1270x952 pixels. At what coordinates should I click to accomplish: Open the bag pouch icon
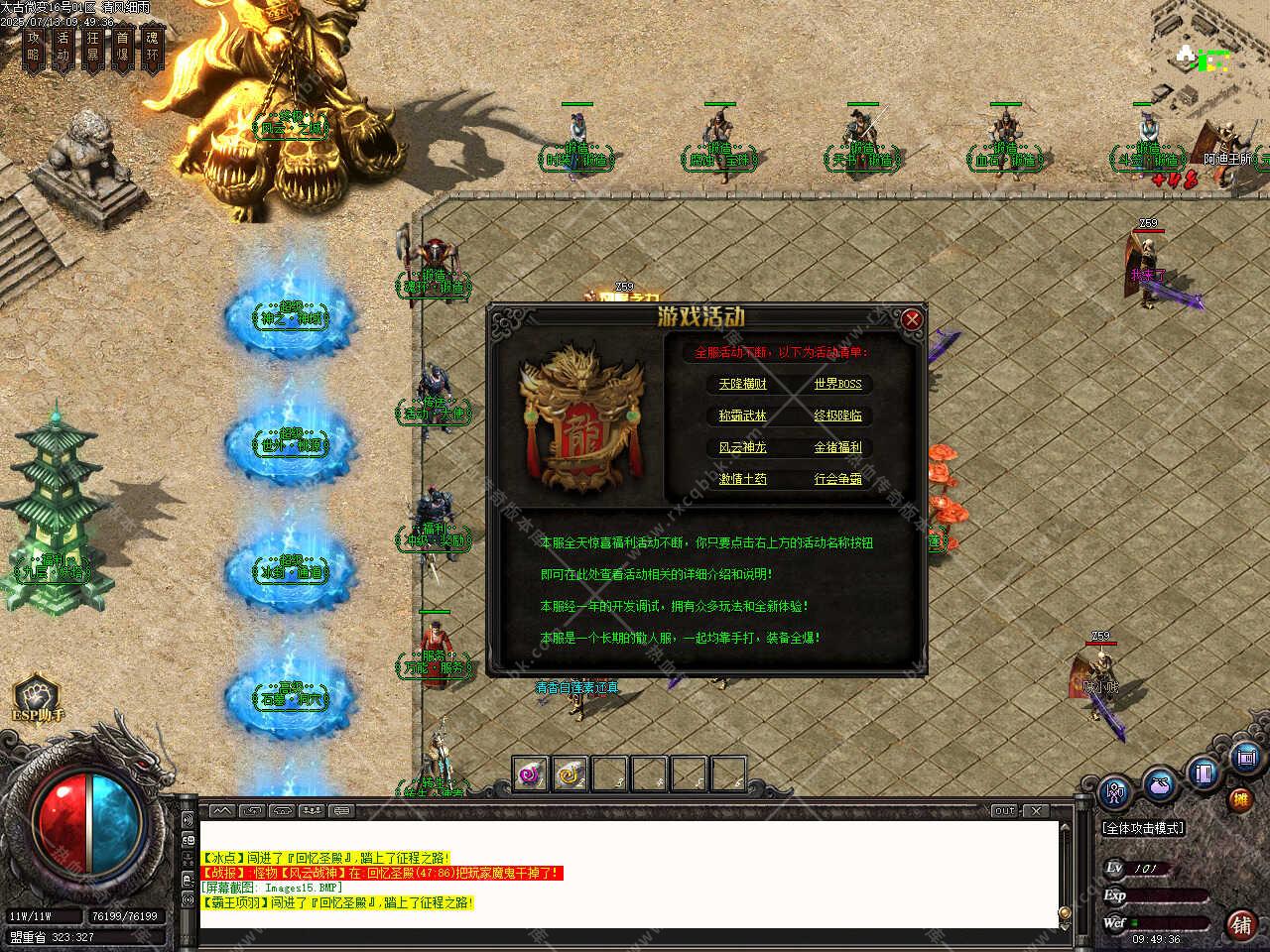(x=1159, y=786)
